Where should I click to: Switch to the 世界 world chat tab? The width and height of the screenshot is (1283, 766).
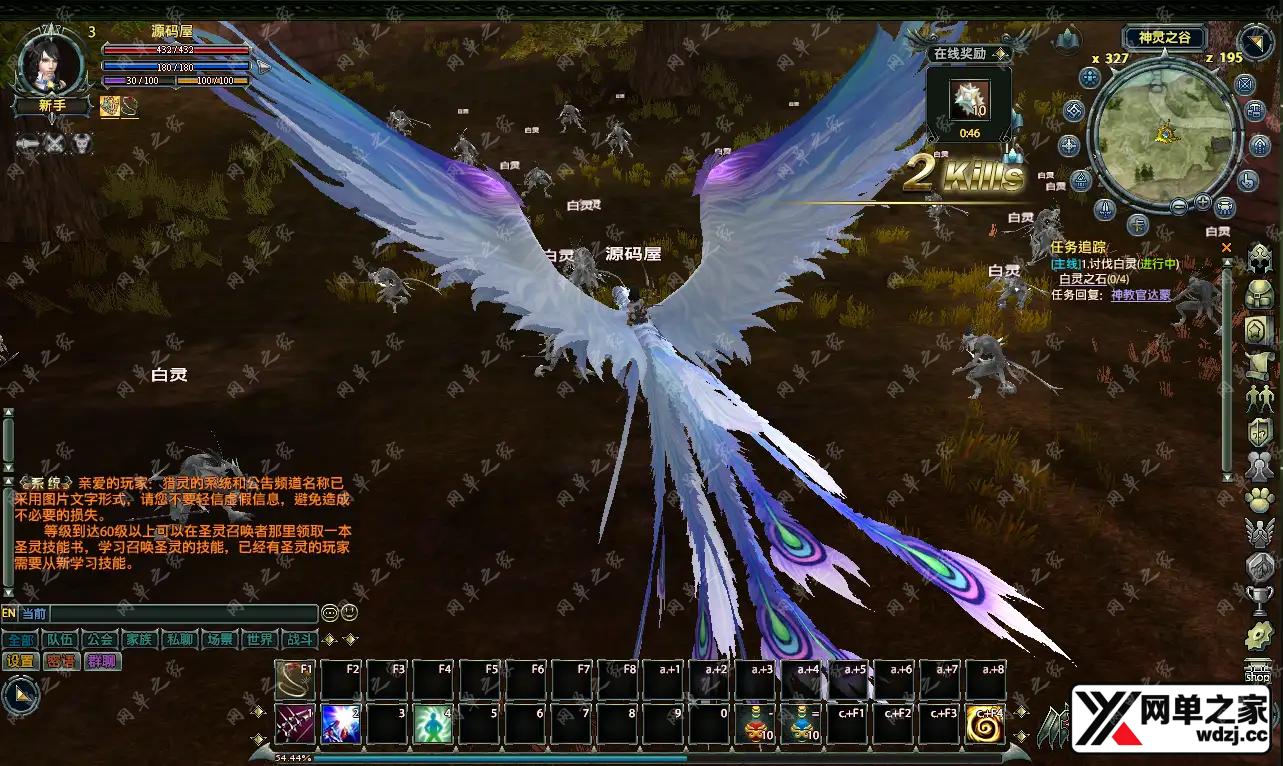click(x=260, y=639)
